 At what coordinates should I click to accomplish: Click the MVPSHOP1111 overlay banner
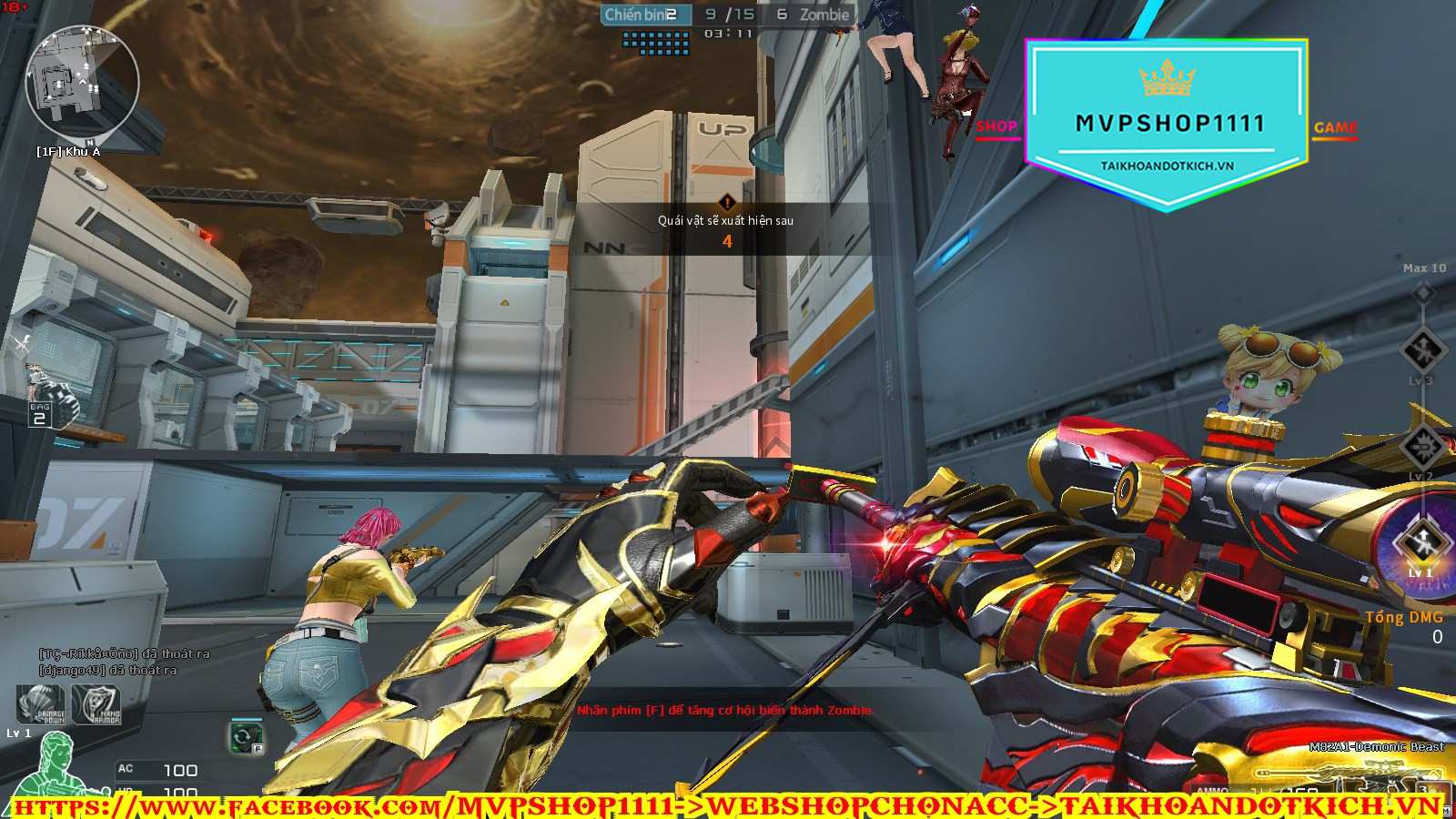[x=1167, y=123]
